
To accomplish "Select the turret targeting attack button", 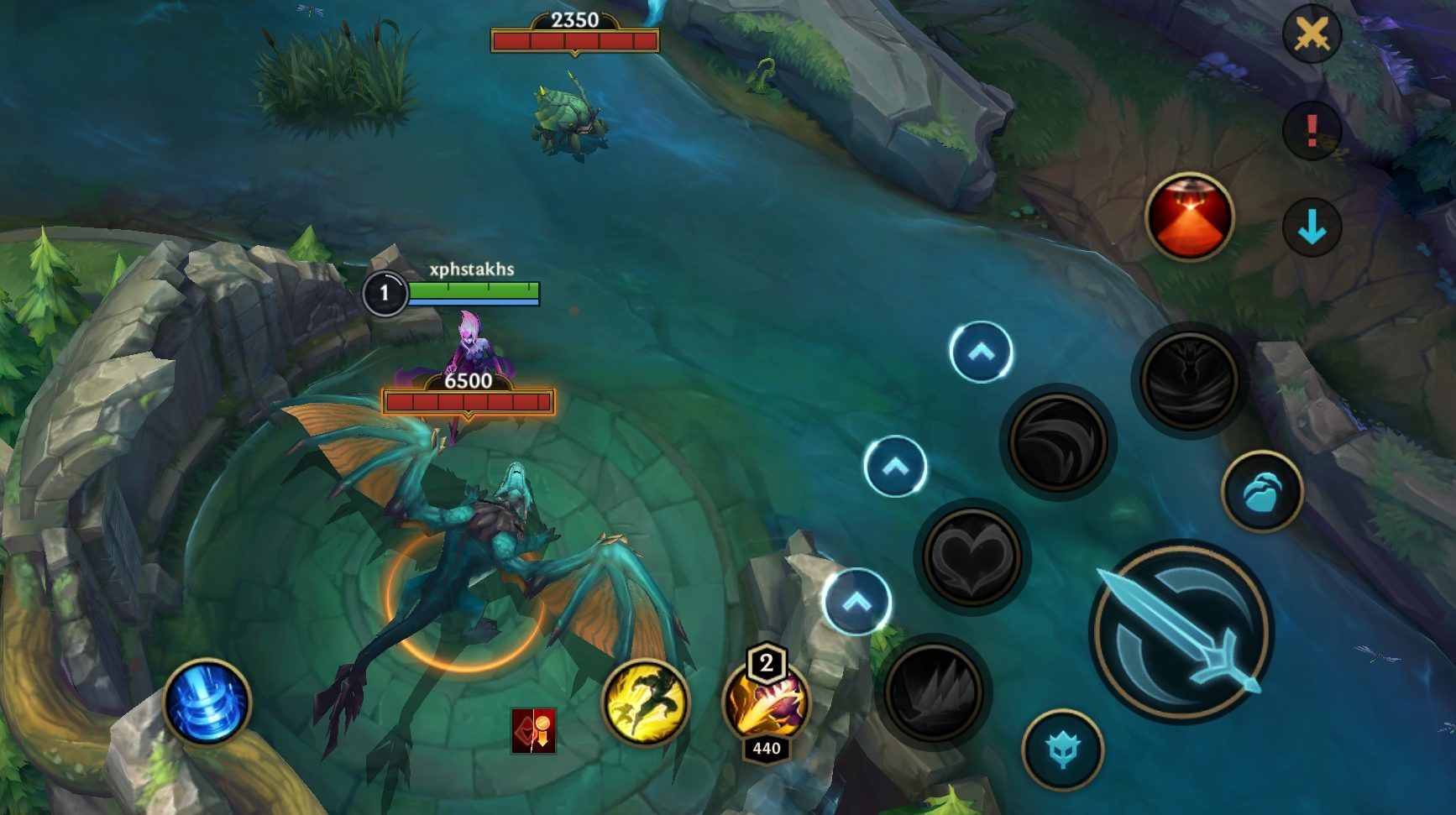I will (x=1062, y=750).
